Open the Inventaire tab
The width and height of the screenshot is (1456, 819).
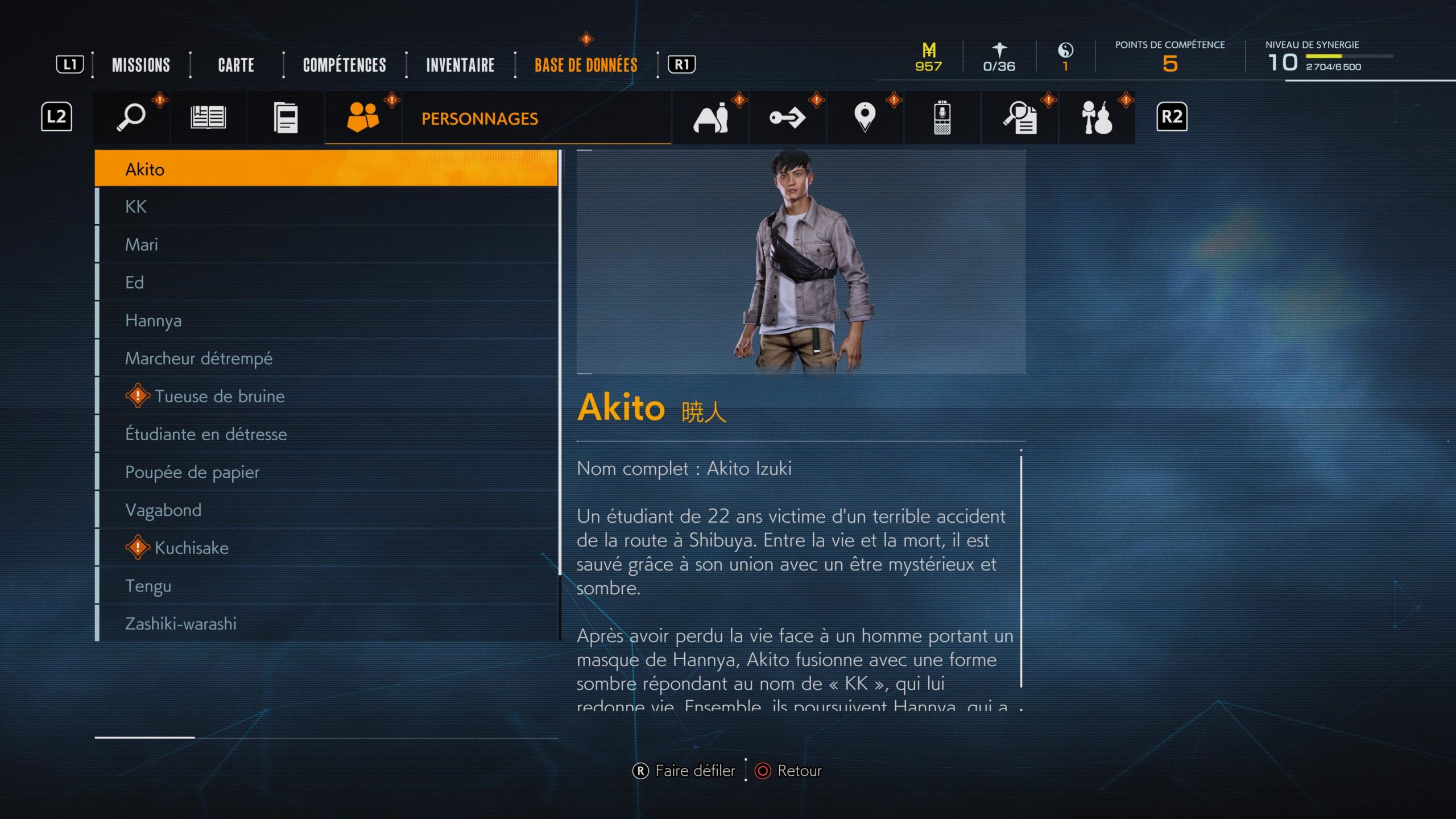pyautogui.click(x=460, y=65)
